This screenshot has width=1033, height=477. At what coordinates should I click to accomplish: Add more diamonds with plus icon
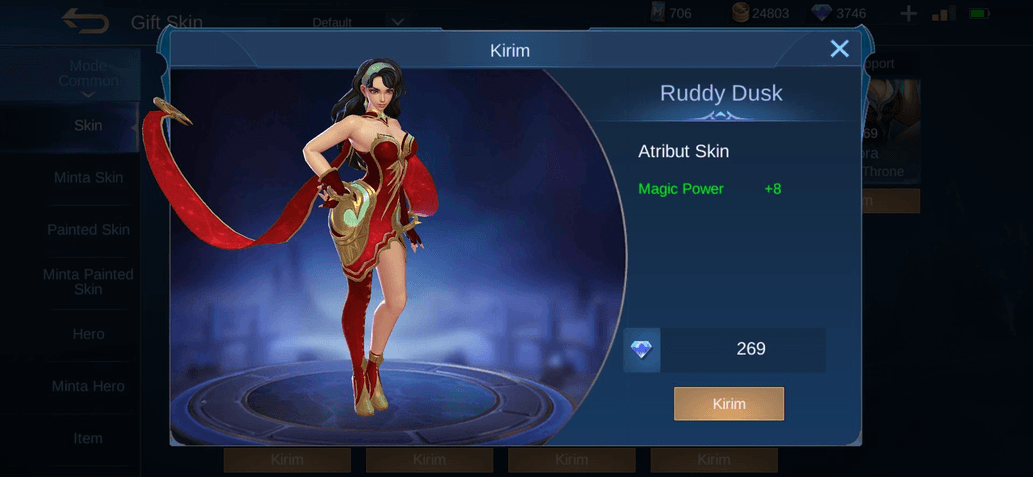coord(908,14)
